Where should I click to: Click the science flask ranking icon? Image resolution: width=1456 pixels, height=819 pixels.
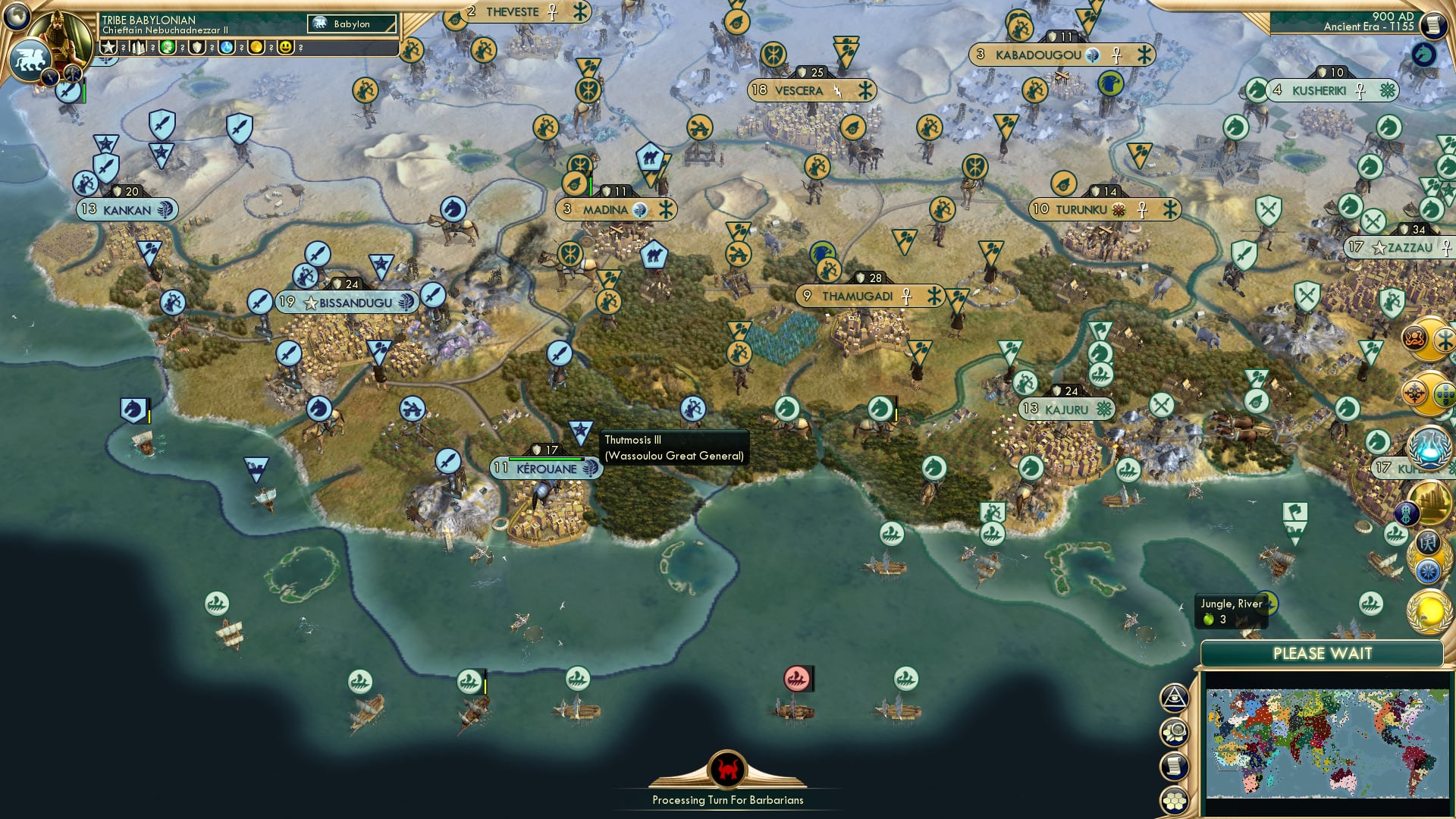[226, 47]
